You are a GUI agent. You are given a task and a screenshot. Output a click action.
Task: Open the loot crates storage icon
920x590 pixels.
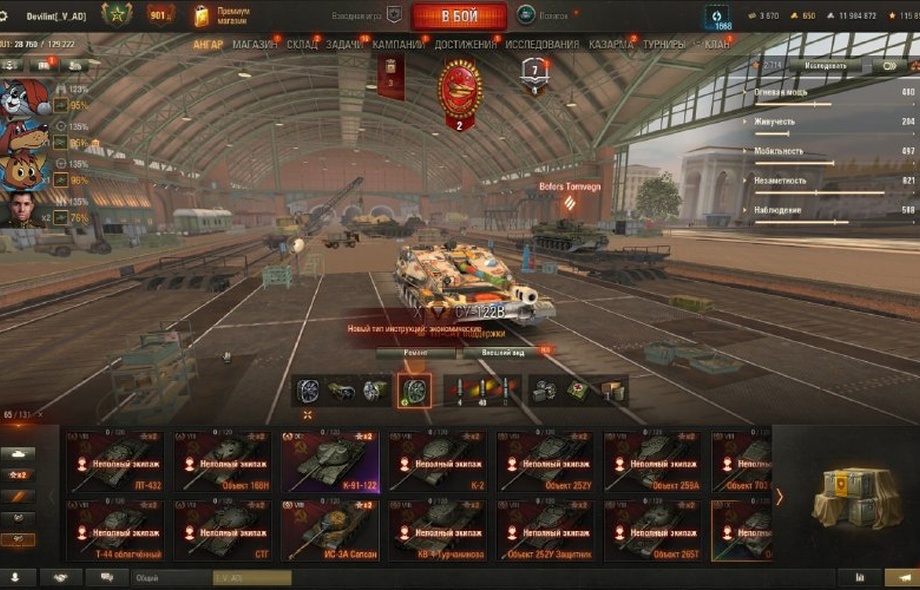pos(846,497)
